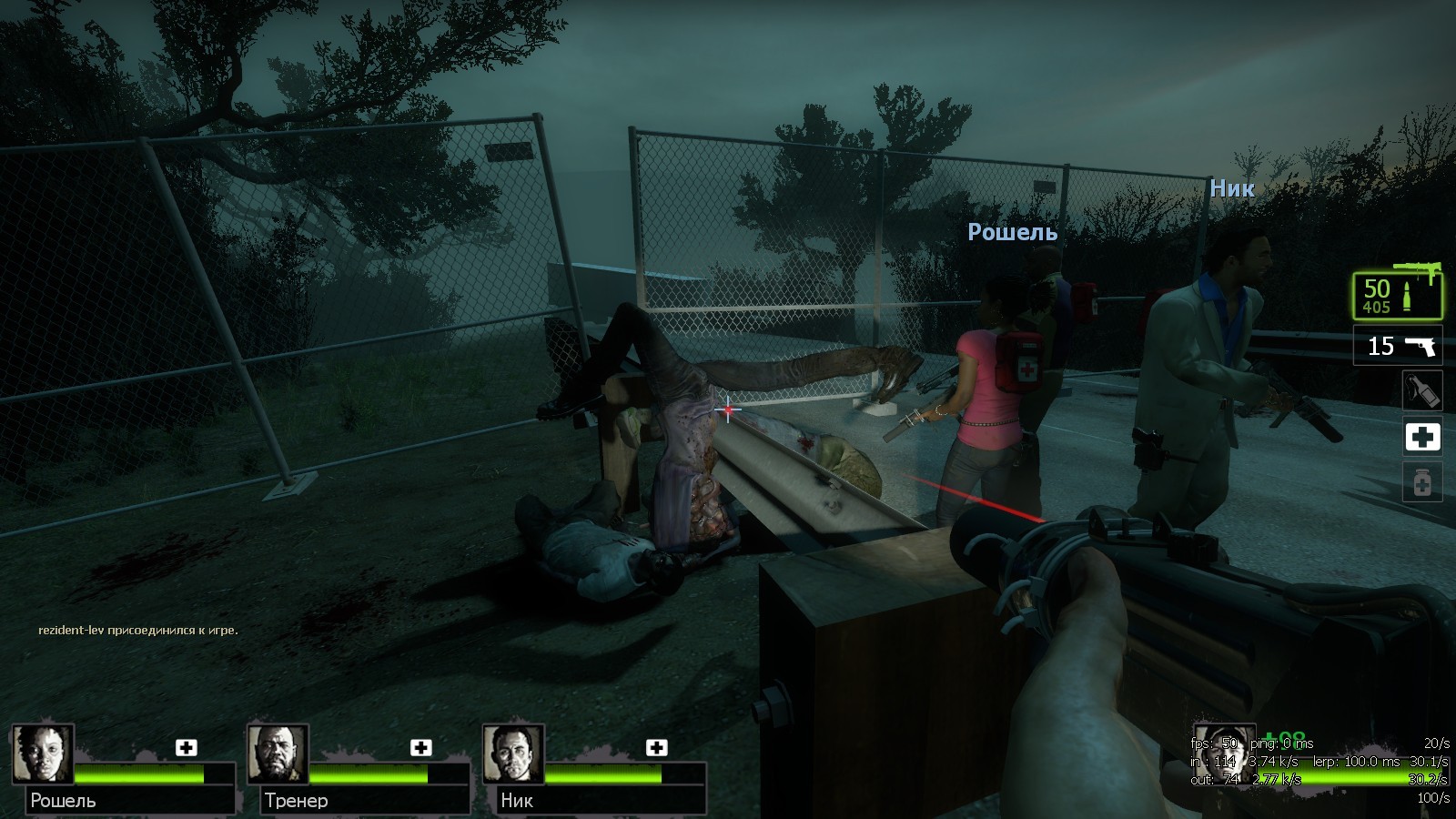Choose the first aid kit slot
This screenshot has height=819, width=1456.
click(x=1422, y=438)
